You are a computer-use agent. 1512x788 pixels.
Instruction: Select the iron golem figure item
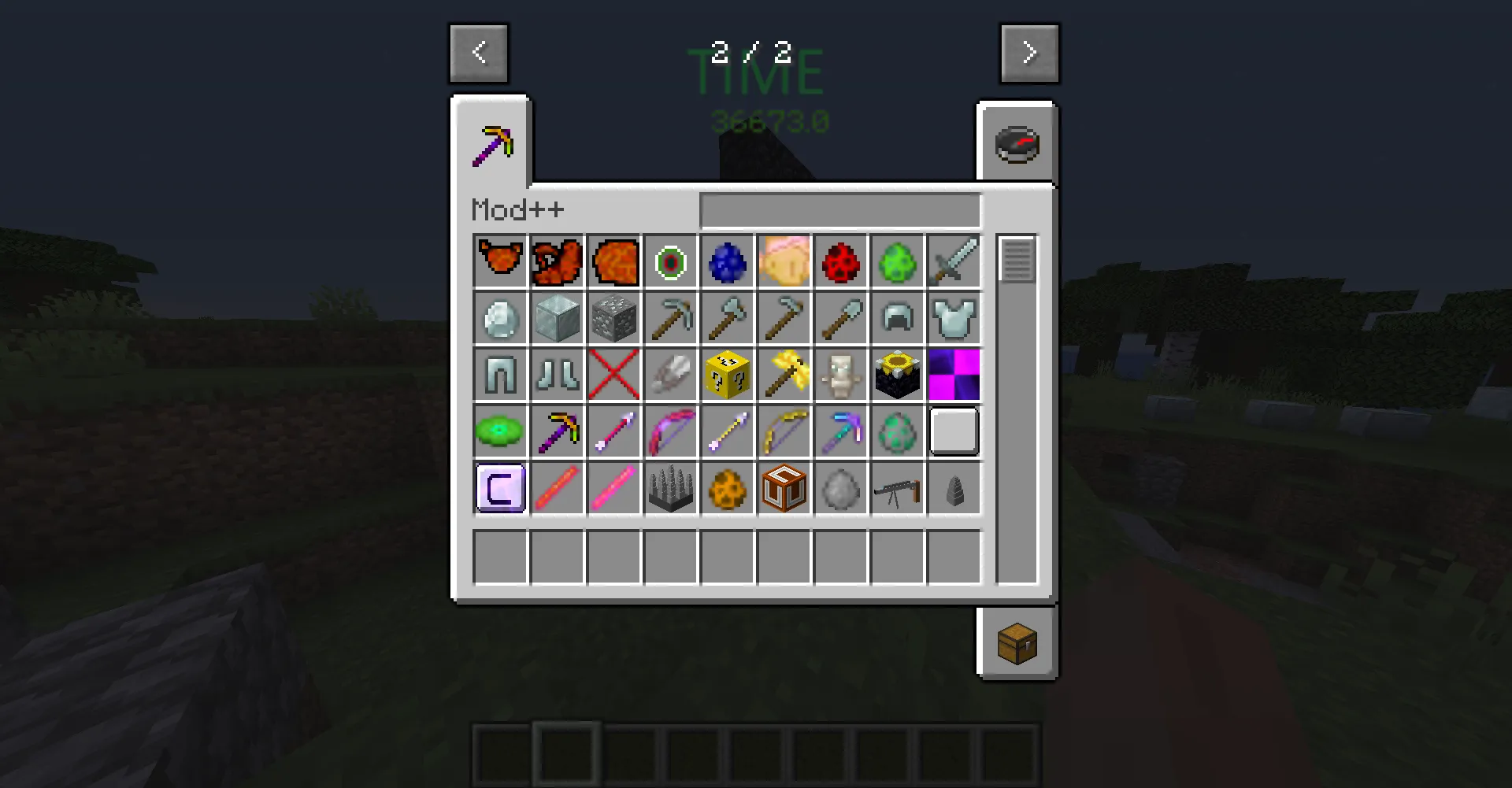tap(840, 374)
